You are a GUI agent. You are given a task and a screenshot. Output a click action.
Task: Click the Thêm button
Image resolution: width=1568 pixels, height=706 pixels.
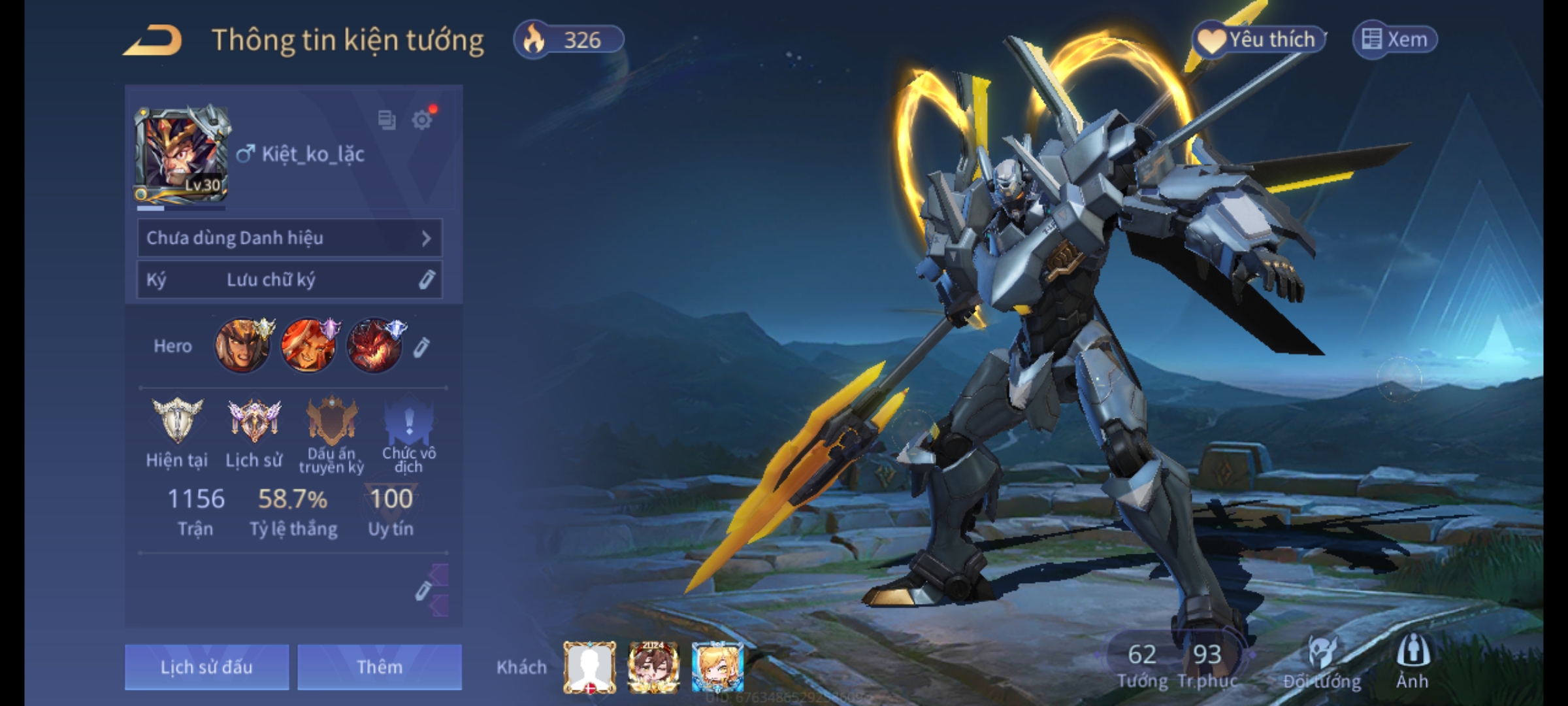(380, 667)
